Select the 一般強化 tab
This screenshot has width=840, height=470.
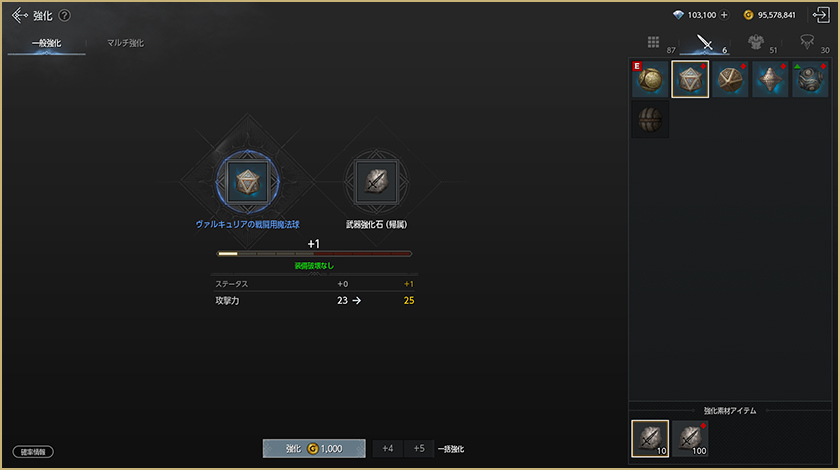47,43
